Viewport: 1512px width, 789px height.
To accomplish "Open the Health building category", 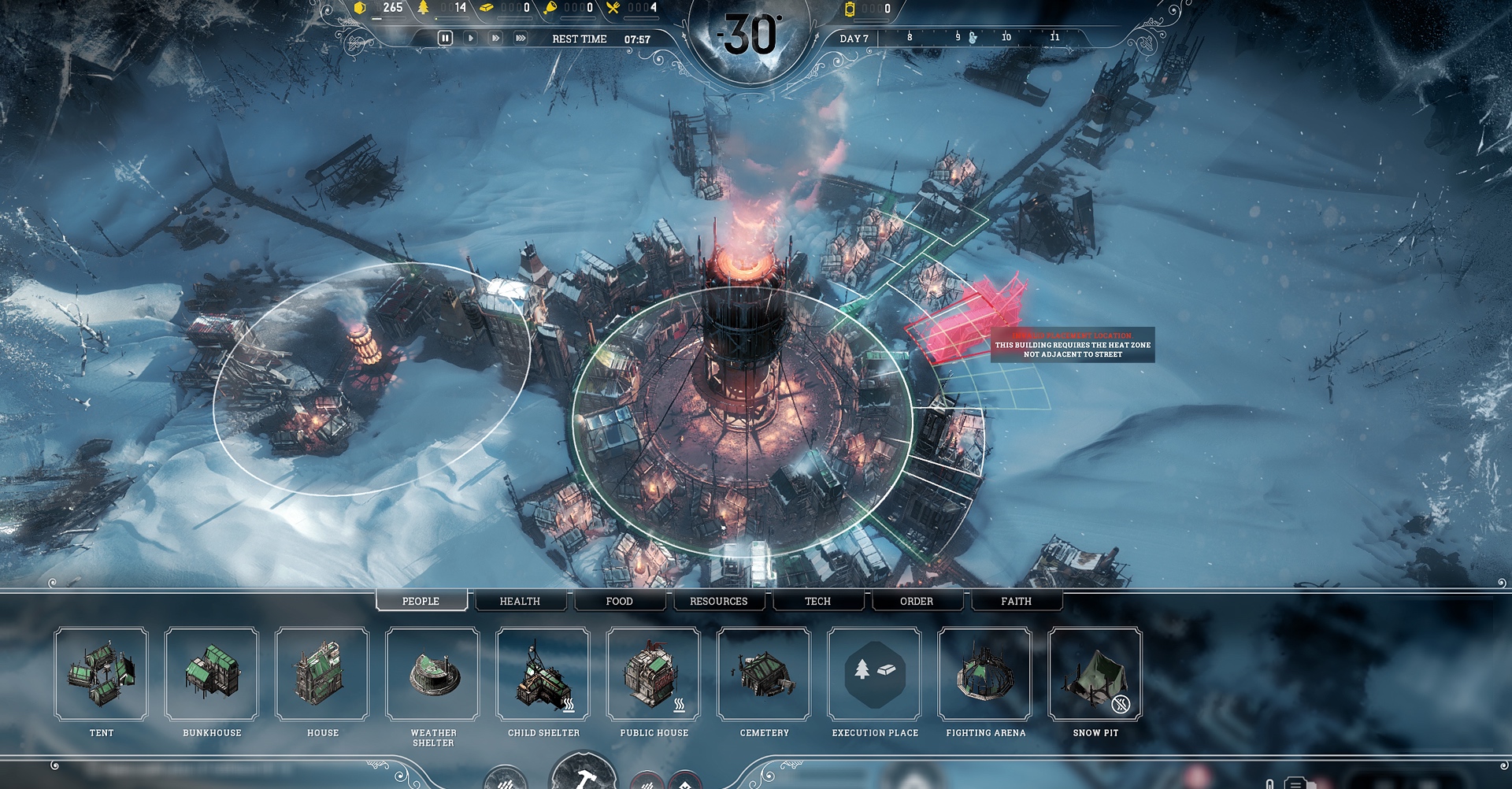I will [520, 601].
